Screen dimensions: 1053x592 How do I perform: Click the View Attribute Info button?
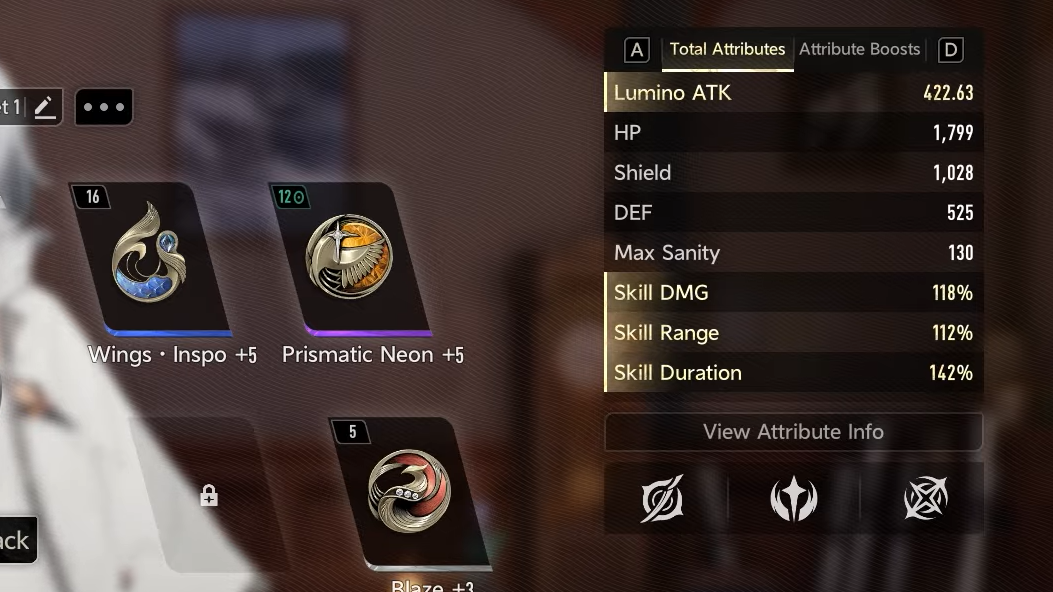click(793, 432)
